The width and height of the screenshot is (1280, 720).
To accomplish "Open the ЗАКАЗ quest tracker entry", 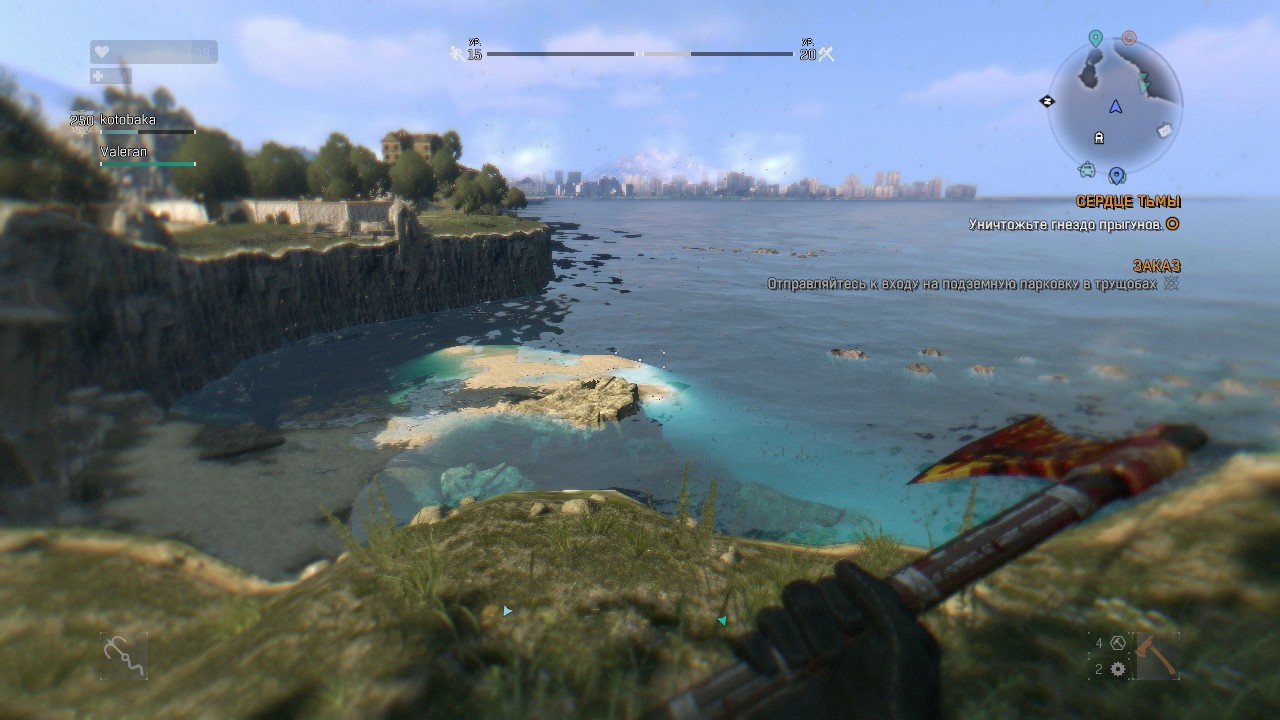I will pos(1156,265).
